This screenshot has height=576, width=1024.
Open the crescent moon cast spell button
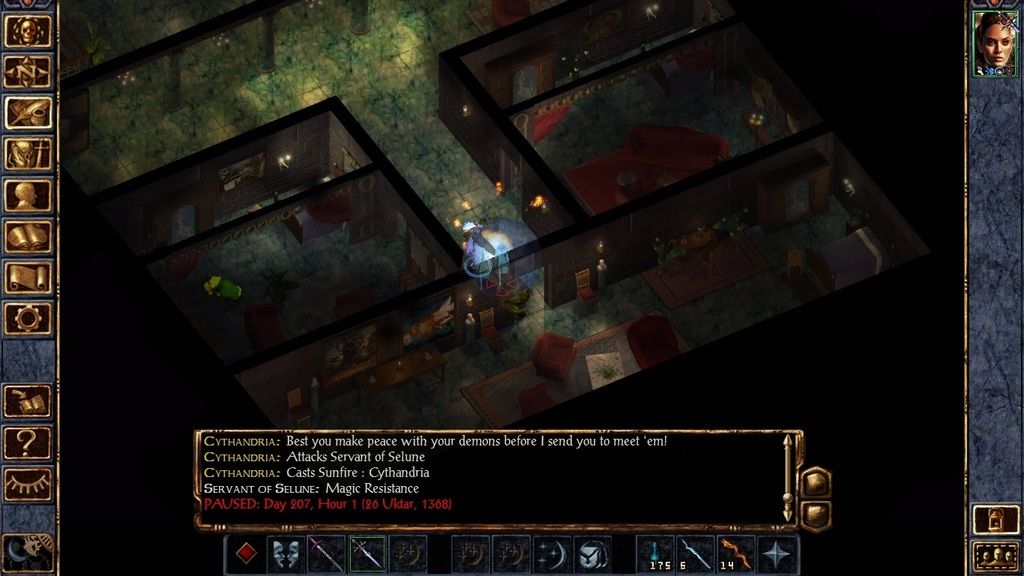[x=551, y=554]
